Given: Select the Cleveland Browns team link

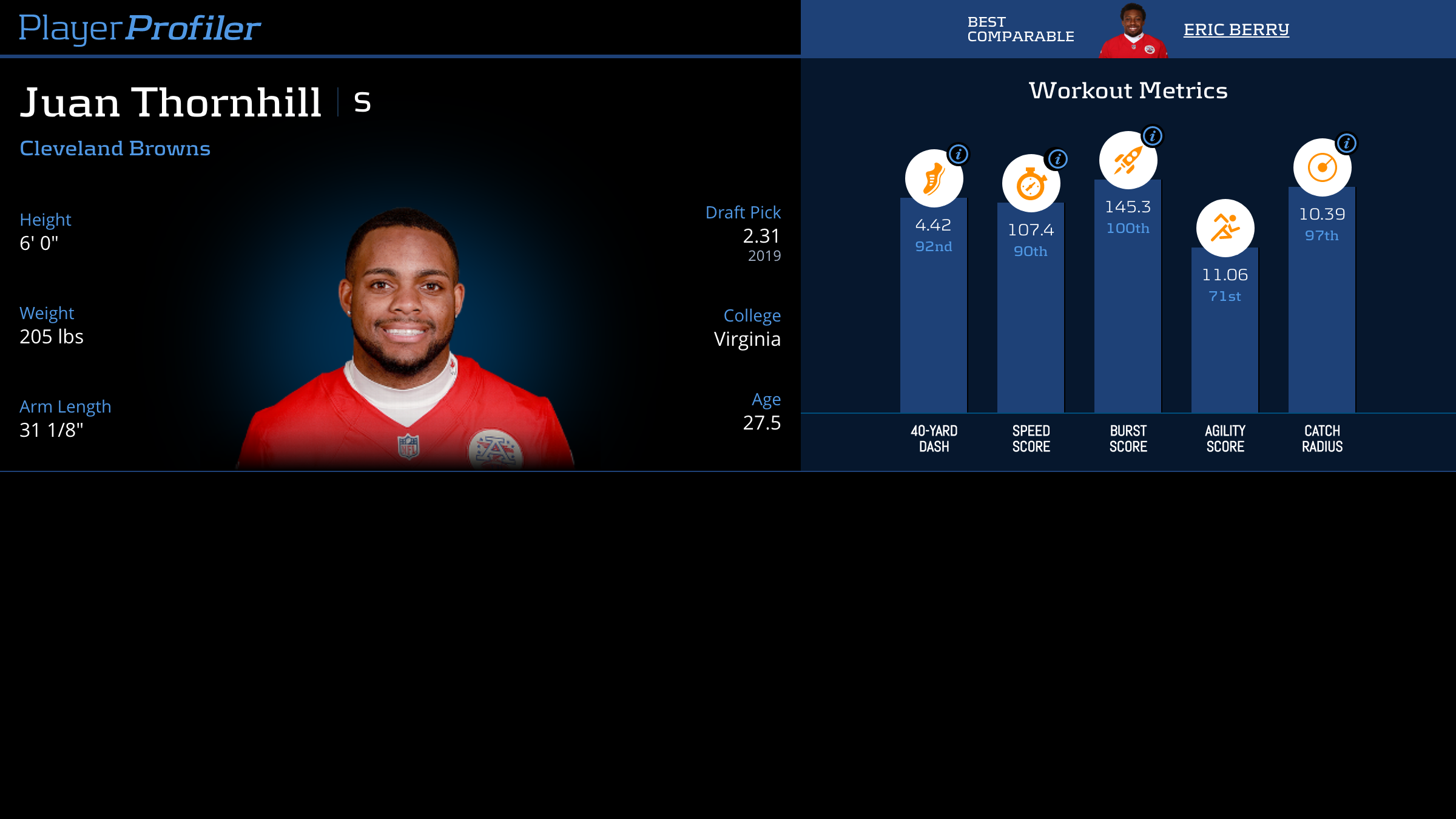Looking at the screenshot, I should pyautogui.click(x=115, y=149).
